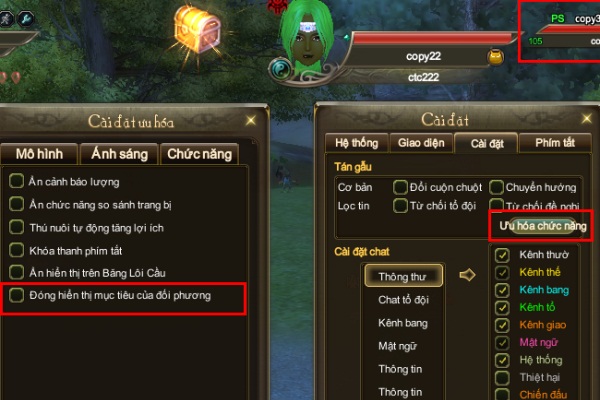Open the Ánh sáng tab
Image resolution: width=600 pixels, height=400 pixels.
pyautogui.click(x=119, y=154)
